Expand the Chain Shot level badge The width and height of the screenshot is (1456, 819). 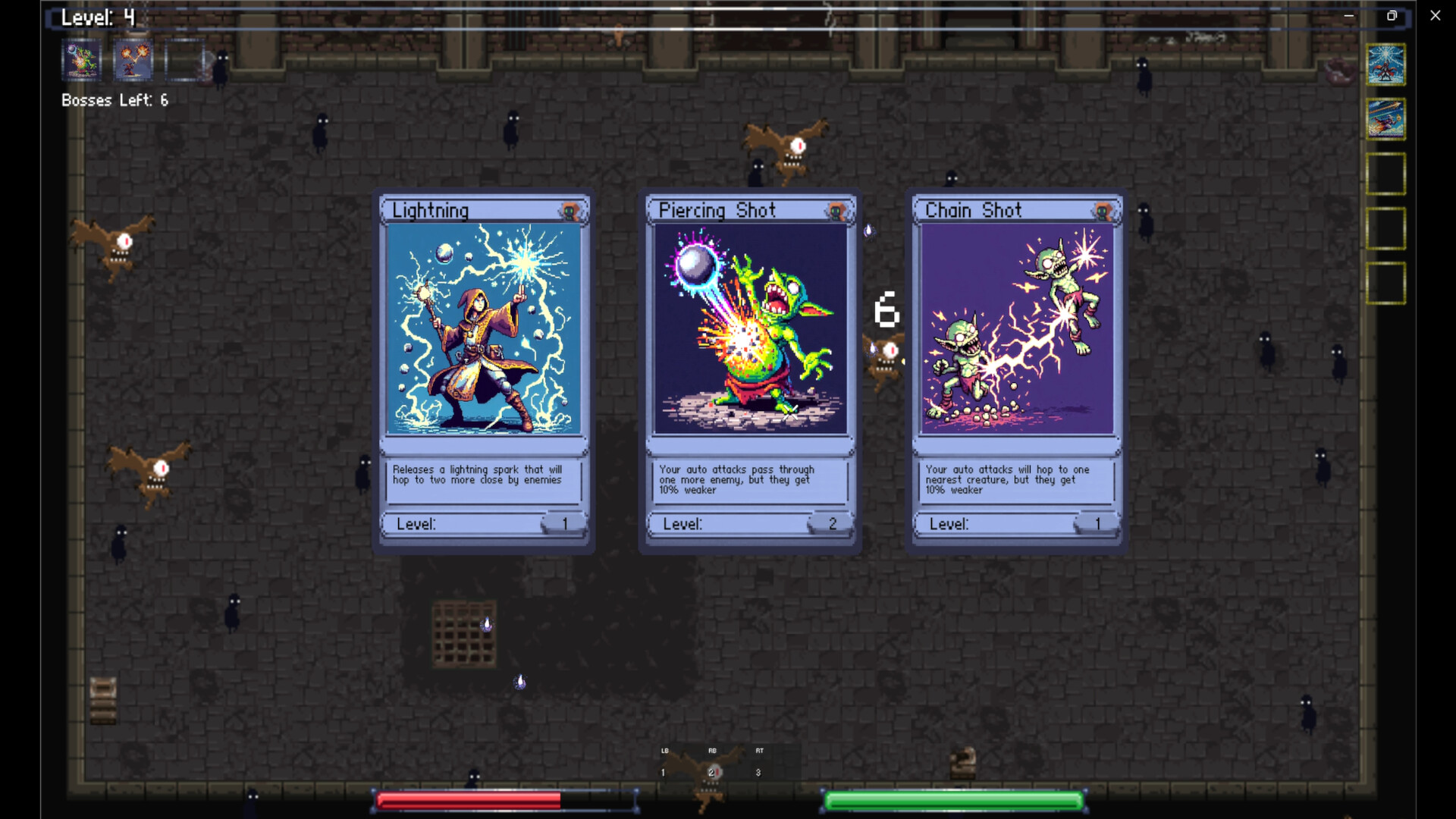pos(1097,522)
